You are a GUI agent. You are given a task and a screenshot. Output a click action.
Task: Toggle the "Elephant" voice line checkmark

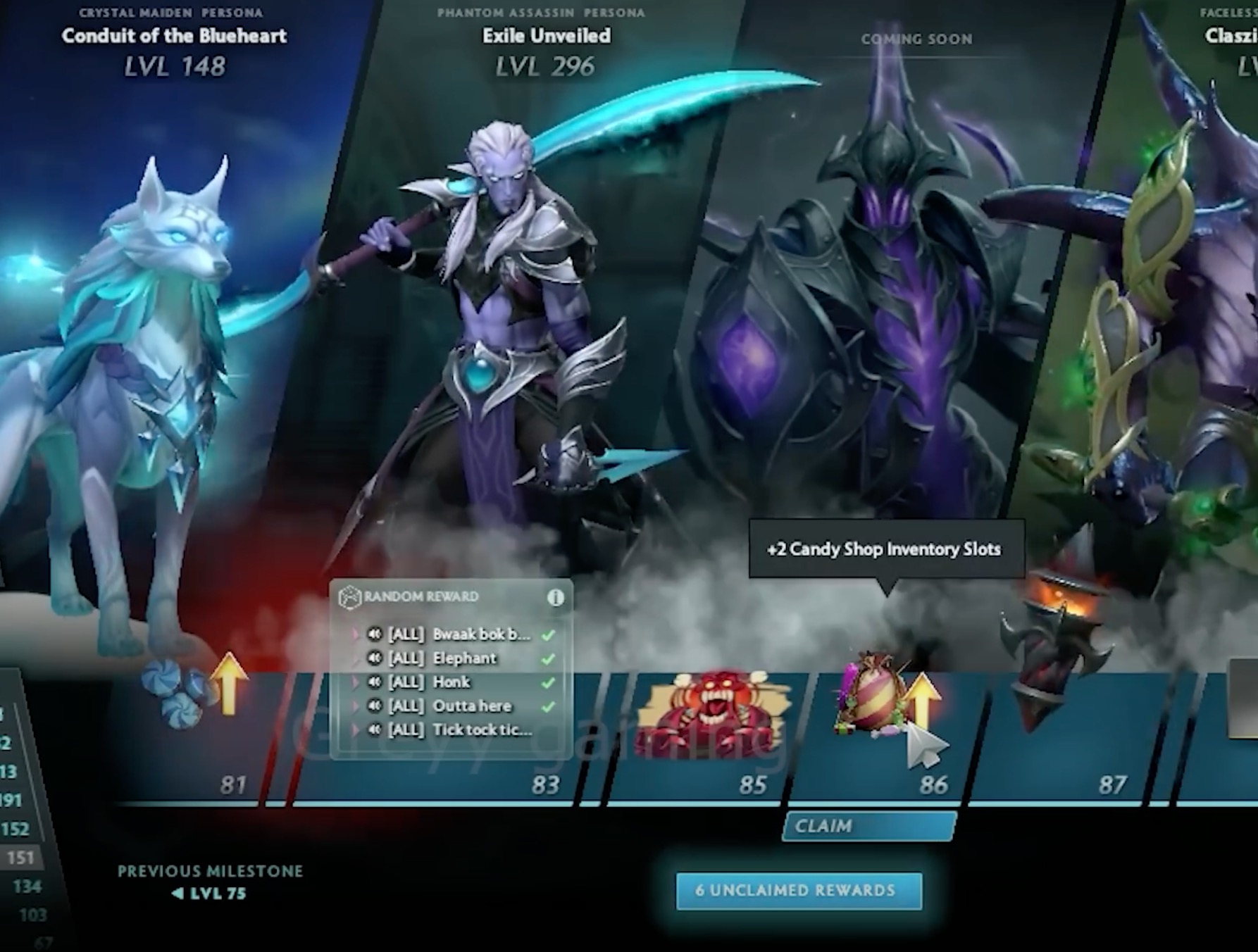[548, 658]
